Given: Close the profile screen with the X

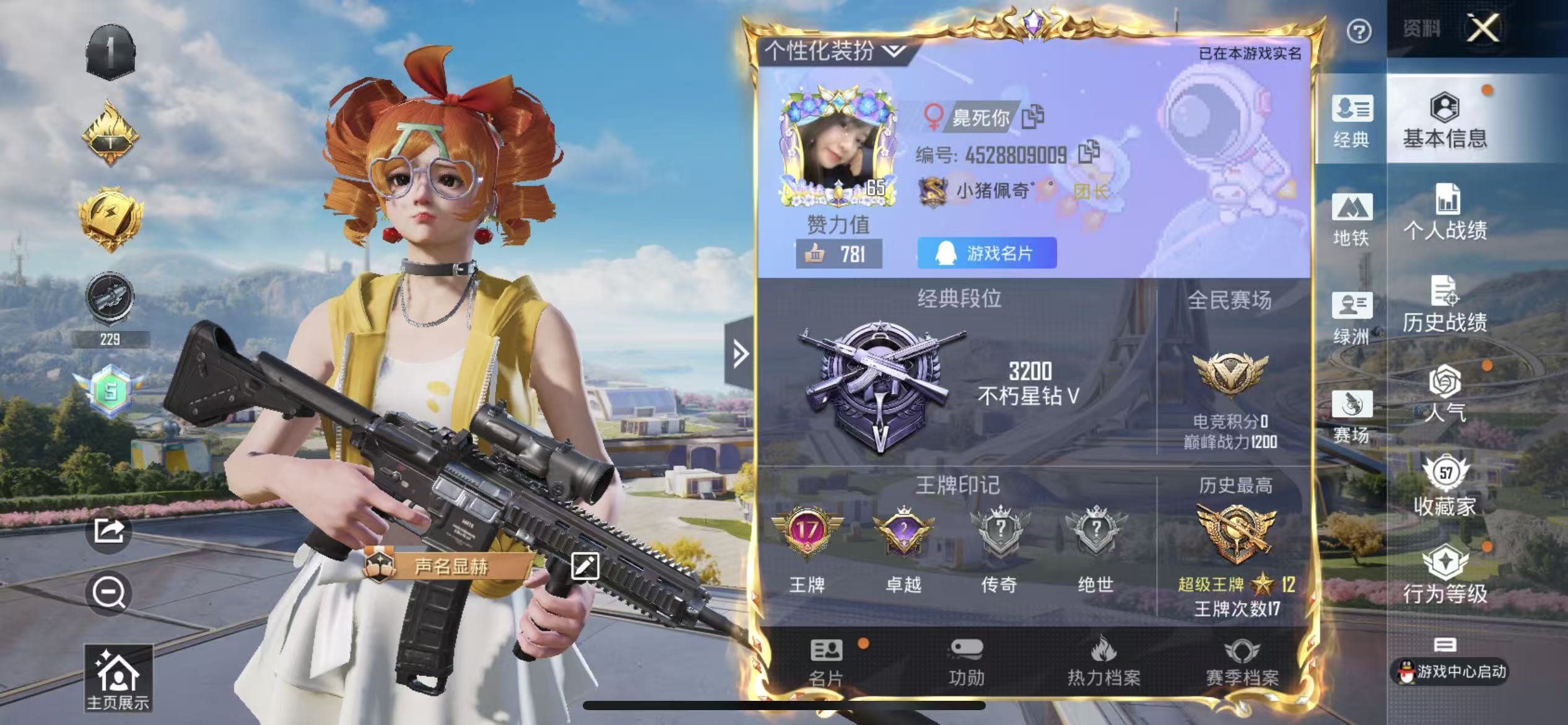Looking at the screenshot, I should pyautogui.click(x=1483, y=29).
